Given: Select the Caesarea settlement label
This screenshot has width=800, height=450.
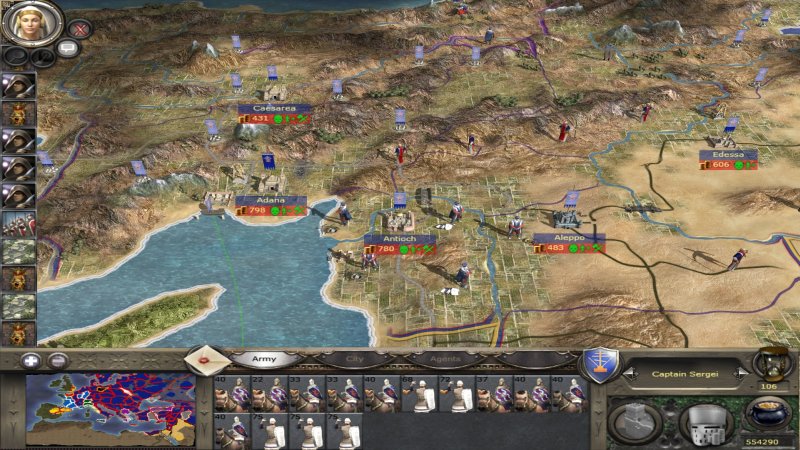Looking at the screenshot, I should [274, 107].
